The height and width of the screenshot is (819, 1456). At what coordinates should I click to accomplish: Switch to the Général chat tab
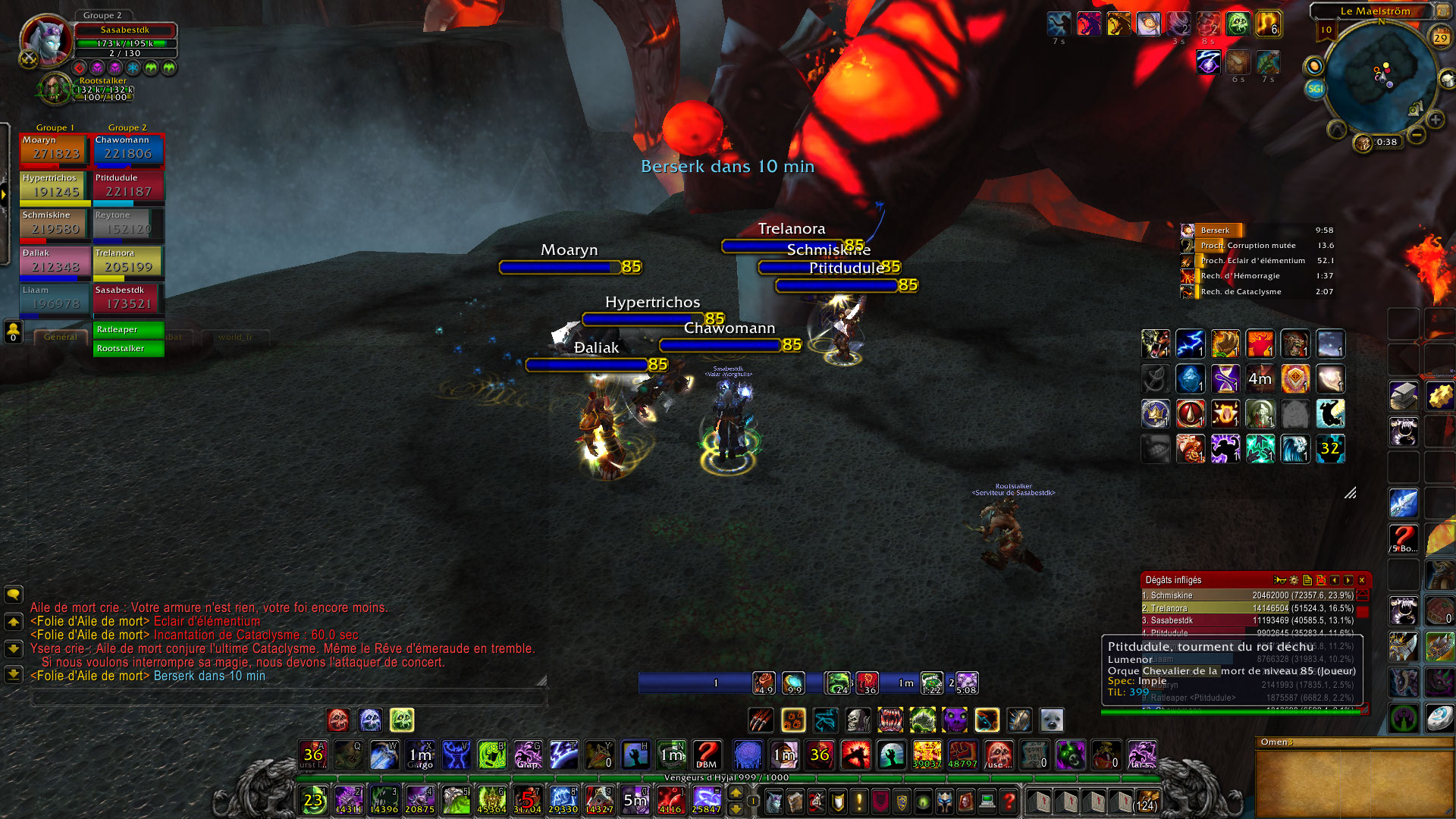[61, 337]
